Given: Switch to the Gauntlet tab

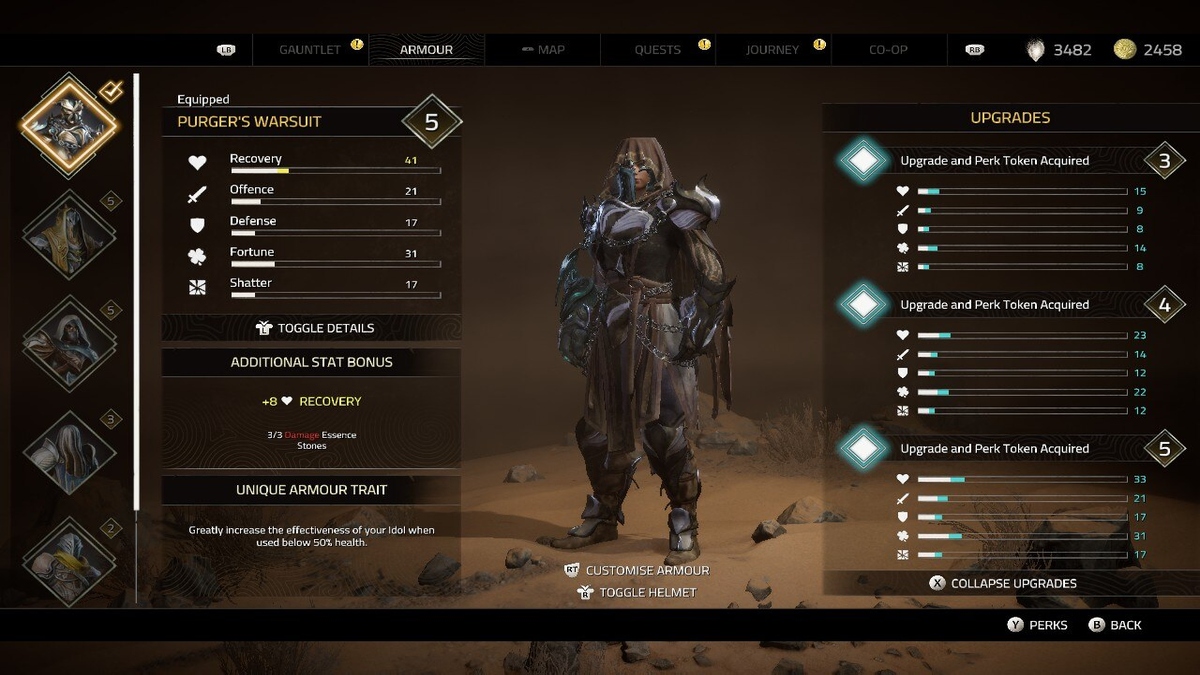Looking at the screenshot, I should coord(310,49).
